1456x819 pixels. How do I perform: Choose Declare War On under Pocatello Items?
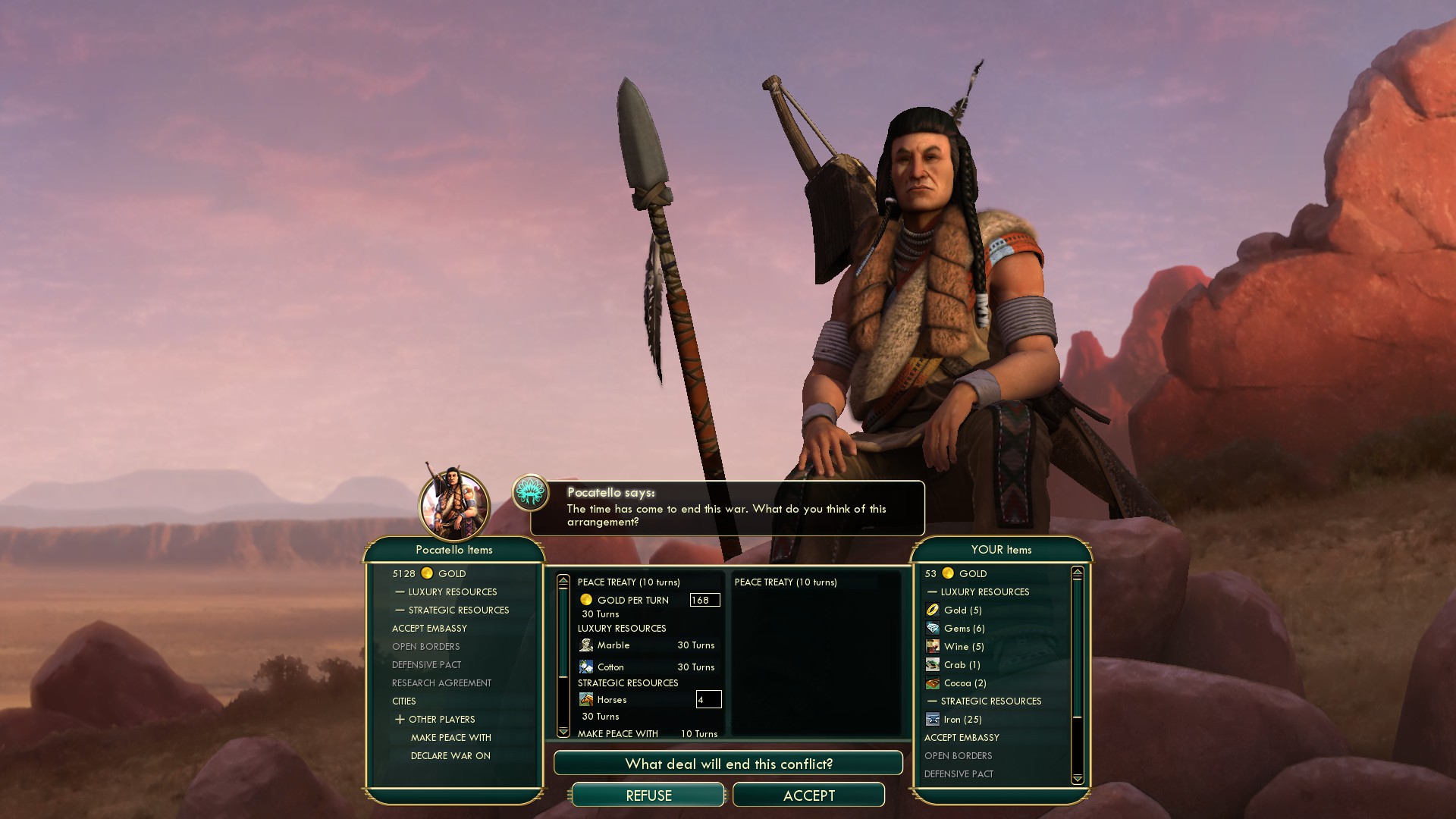pos(450,756)
